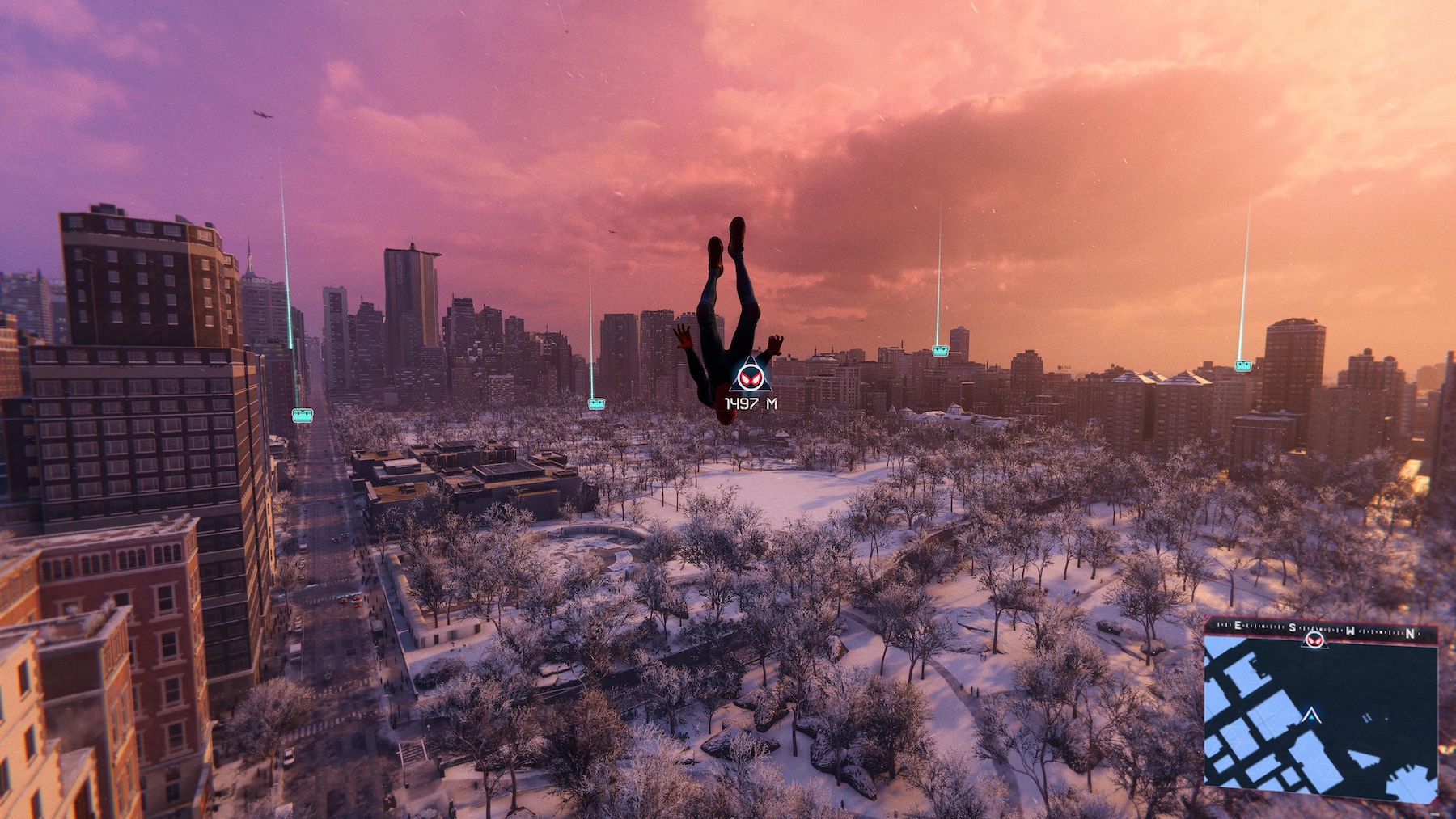Click the spider icon on the compass bar
Viewport: 1456px width, 819px height.
pyautogui.click(x=1314, y=639)
